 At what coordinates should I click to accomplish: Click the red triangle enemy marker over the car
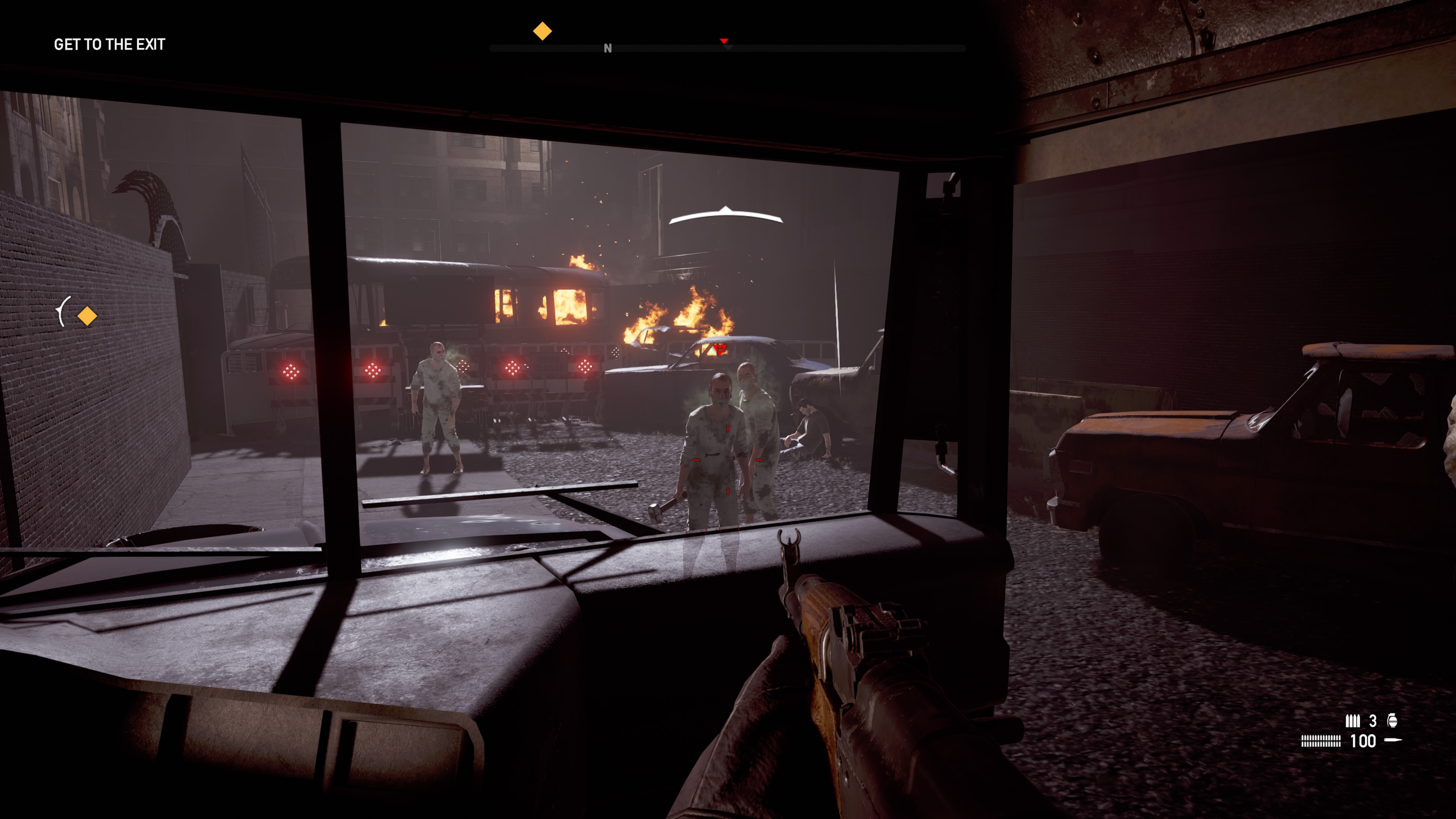point(720,349)
